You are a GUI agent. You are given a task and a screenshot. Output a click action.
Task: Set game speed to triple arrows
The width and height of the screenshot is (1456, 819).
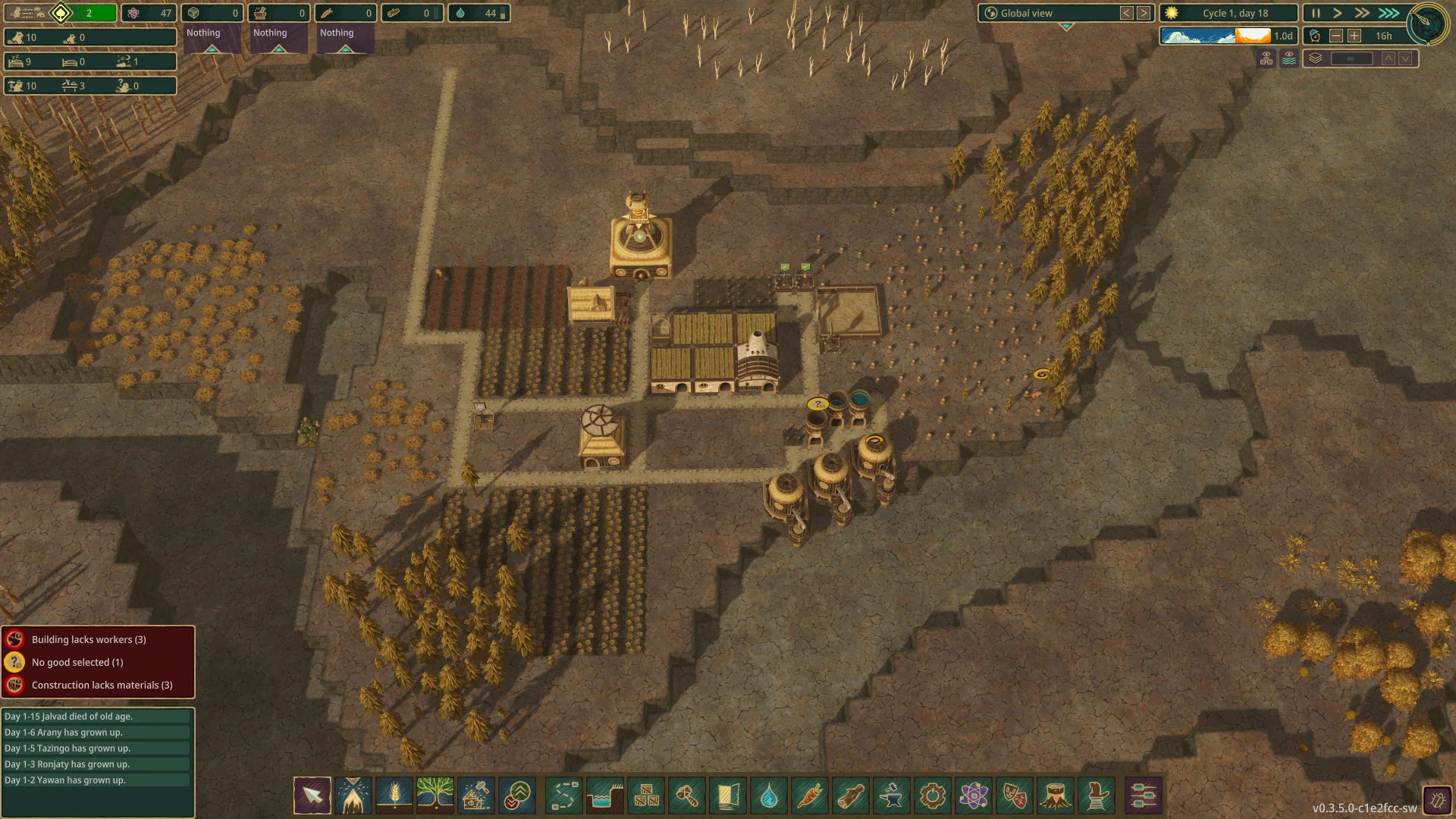[x=1389, y=13]
